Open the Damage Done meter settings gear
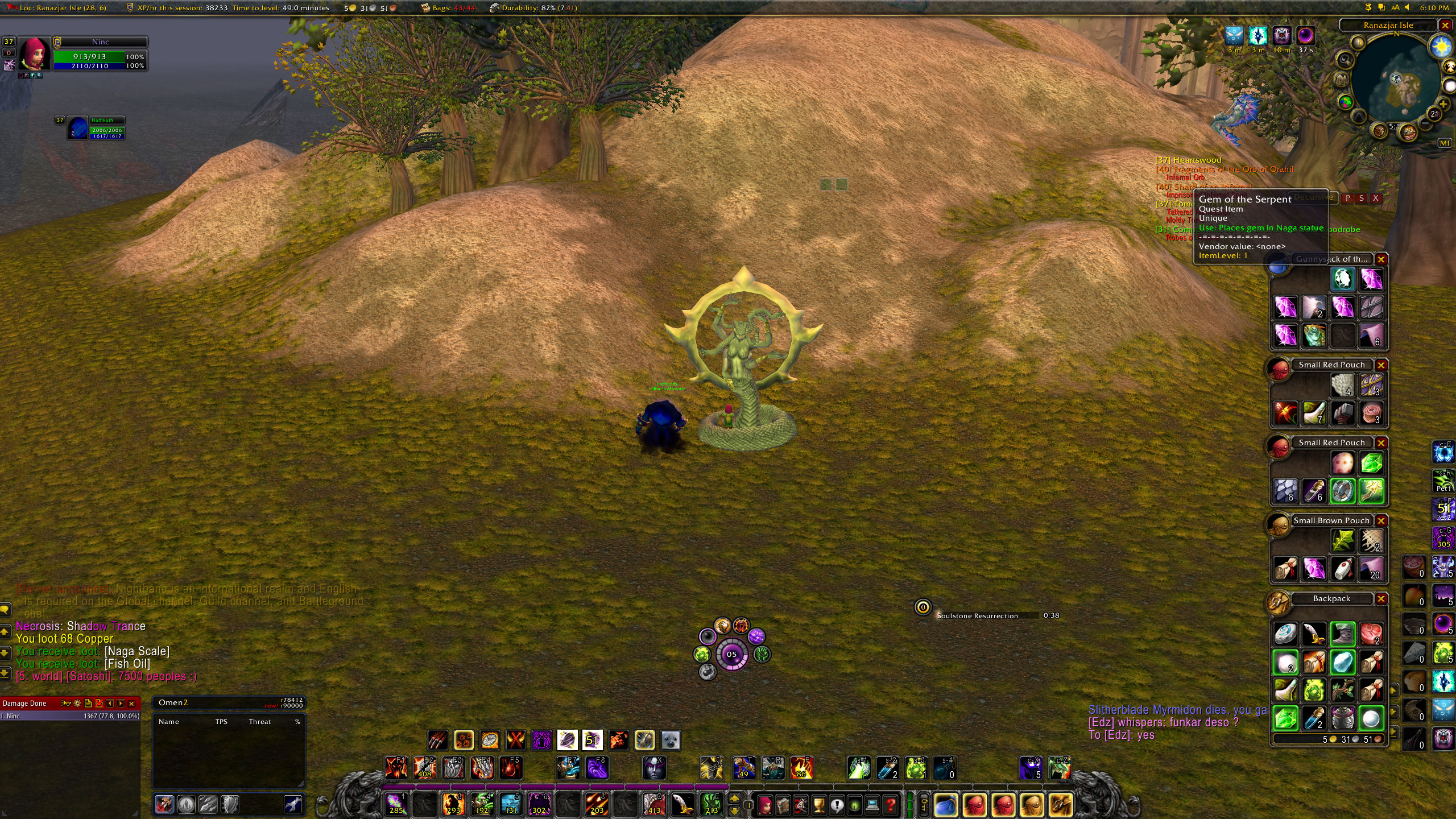The width and height of the screenshot is (1456, 819). (x=77, y=703)
